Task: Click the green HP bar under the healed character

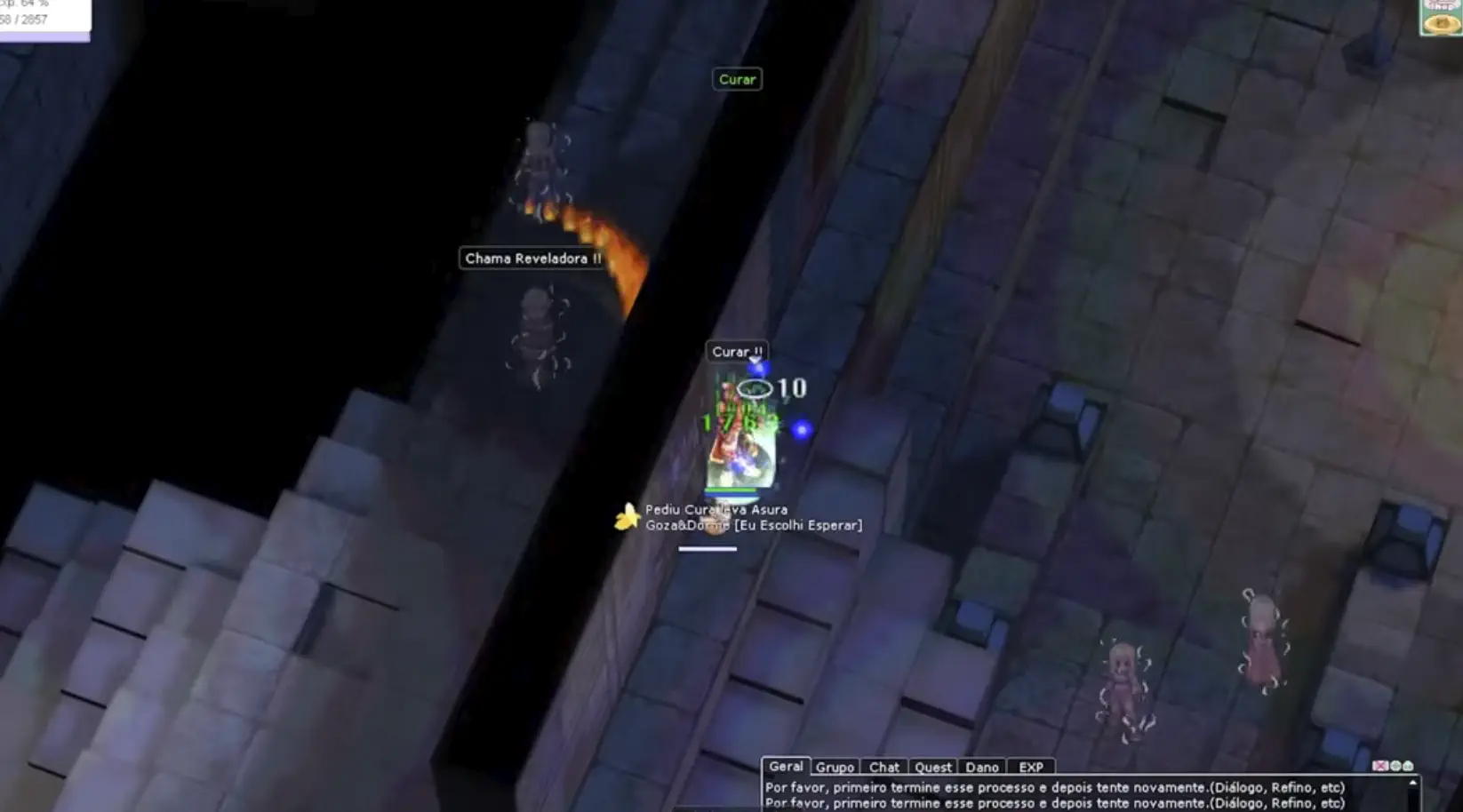Action: click(x=729, y=491)
